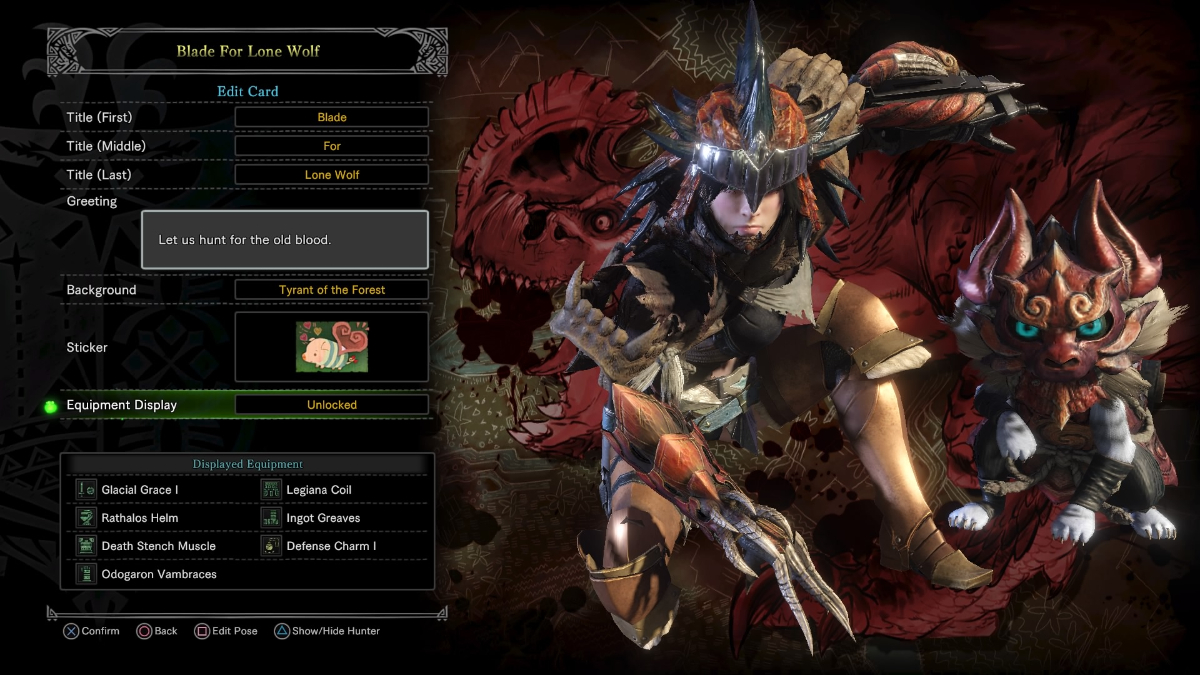Select the Odogaron Vambraces entry
1200x675 pixels.
158,574
